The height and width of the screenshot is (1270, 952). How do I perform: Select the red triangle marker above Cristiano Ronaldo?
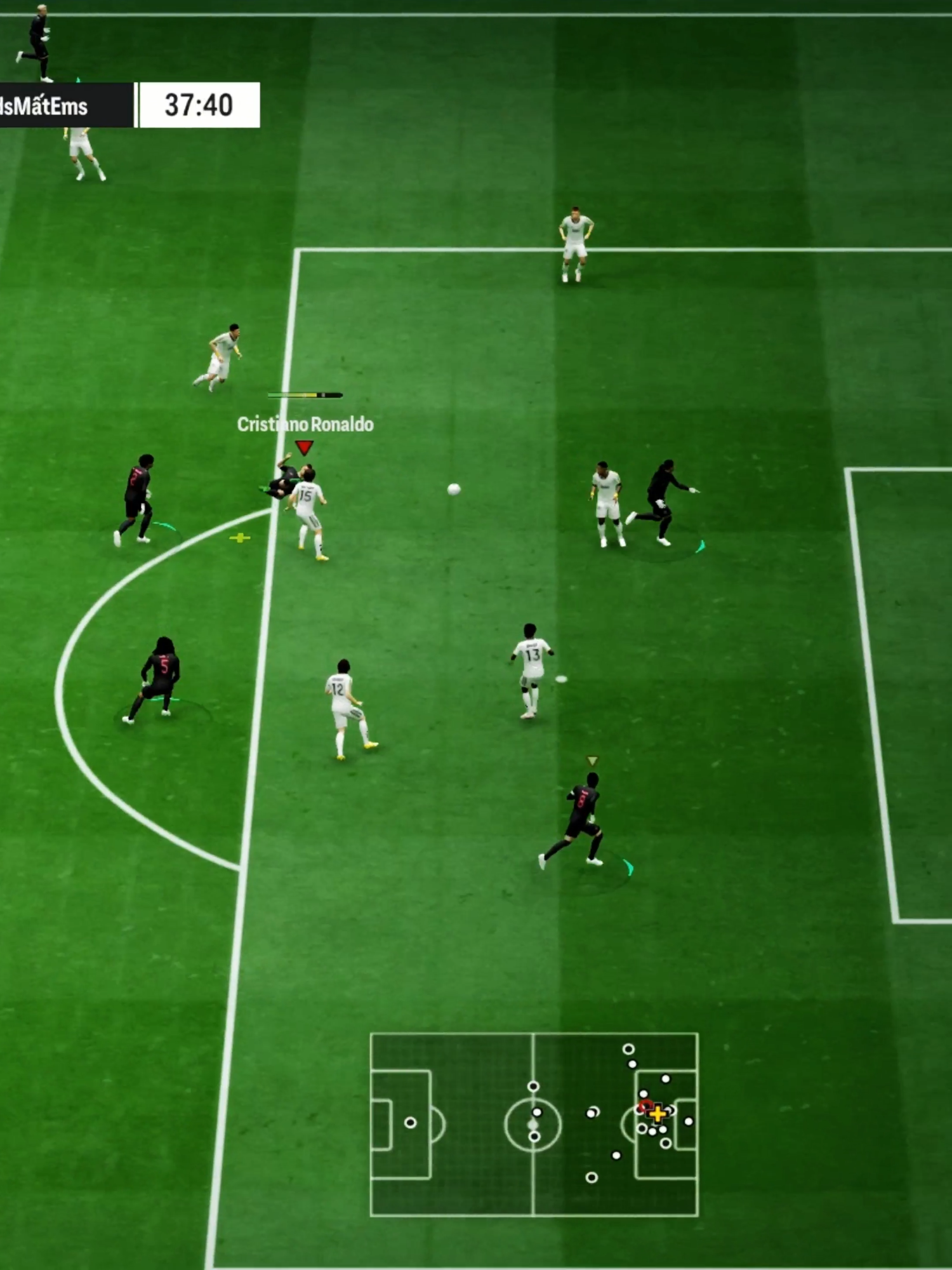point(305,448)
